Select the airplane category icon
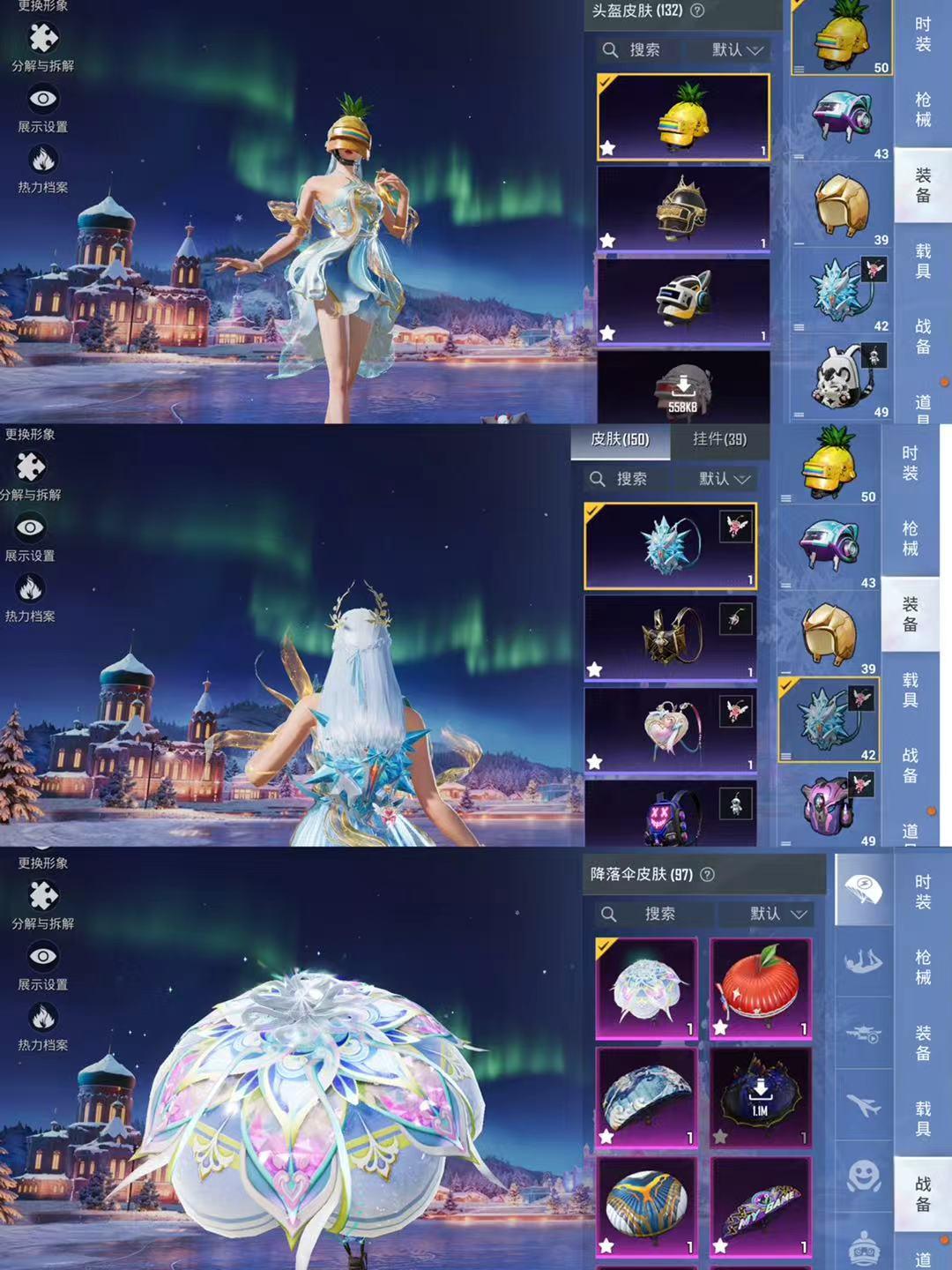 click(x=863, y=1104)
